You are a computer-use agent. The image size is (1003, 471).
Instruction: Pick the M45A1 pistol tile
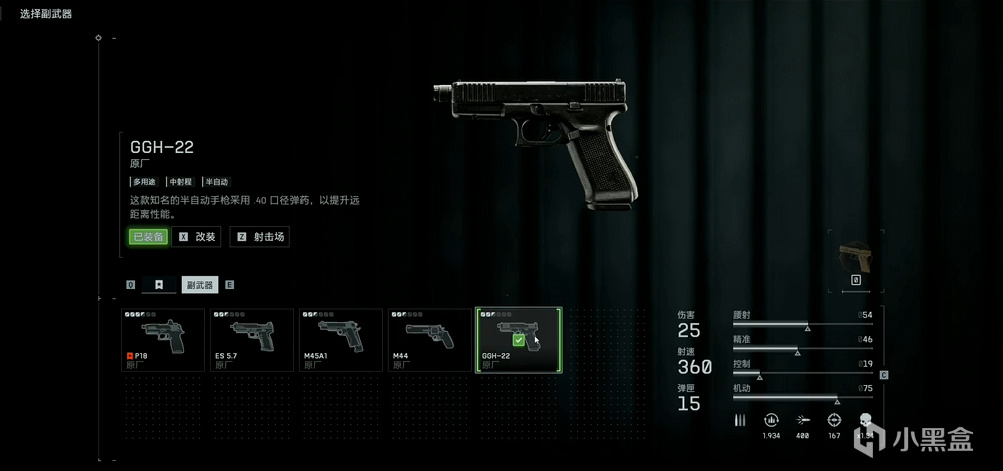tap(340, 340)
